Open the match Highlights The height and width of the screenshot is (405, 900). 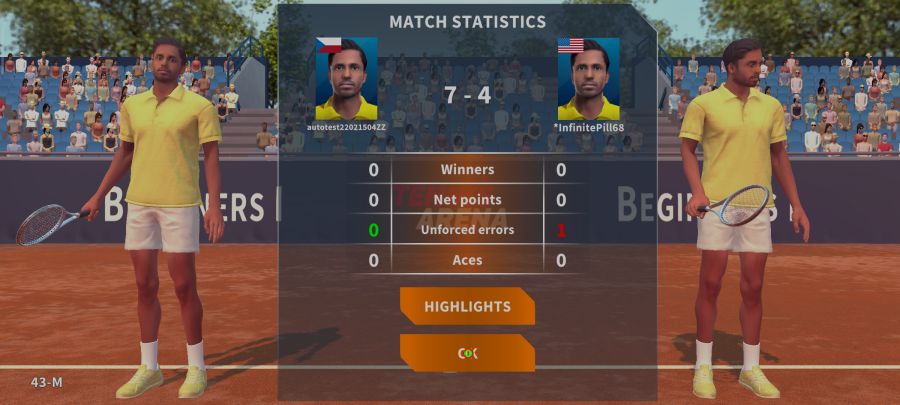point(467,306)
